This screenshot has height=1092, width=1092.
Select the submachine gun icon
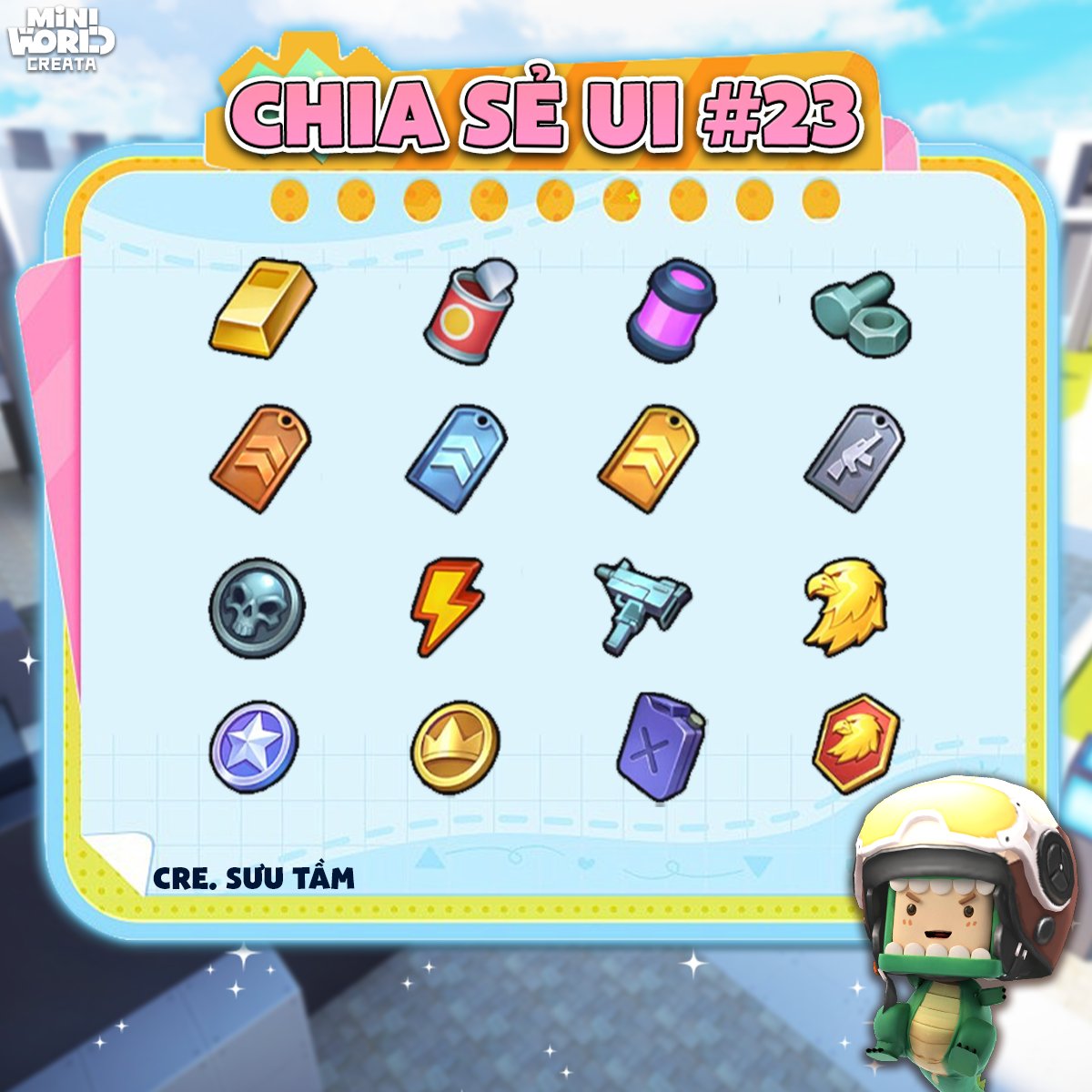click(x=641, y=602)
